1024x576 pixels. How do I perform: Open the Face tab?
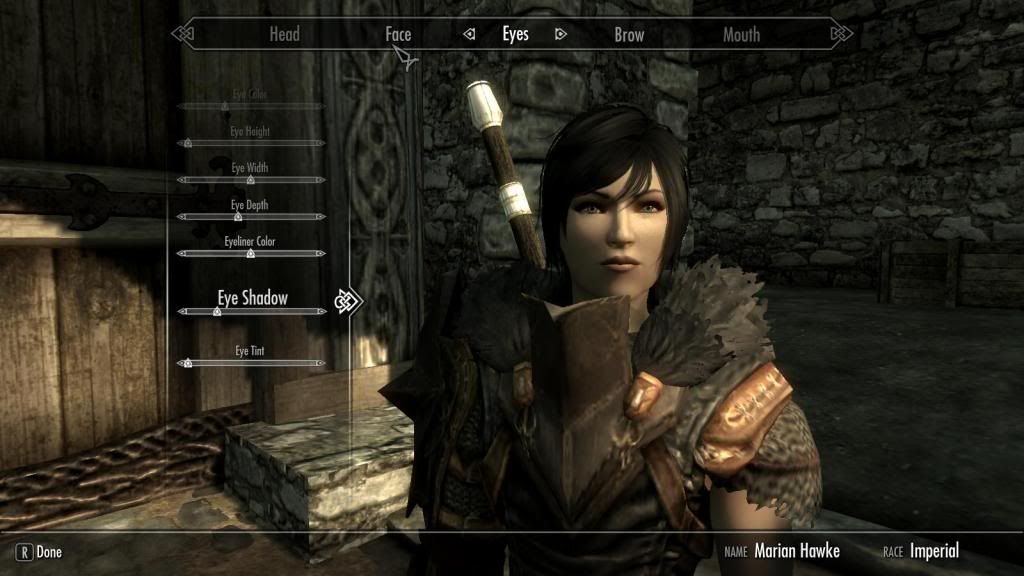[x=398, y=34]
